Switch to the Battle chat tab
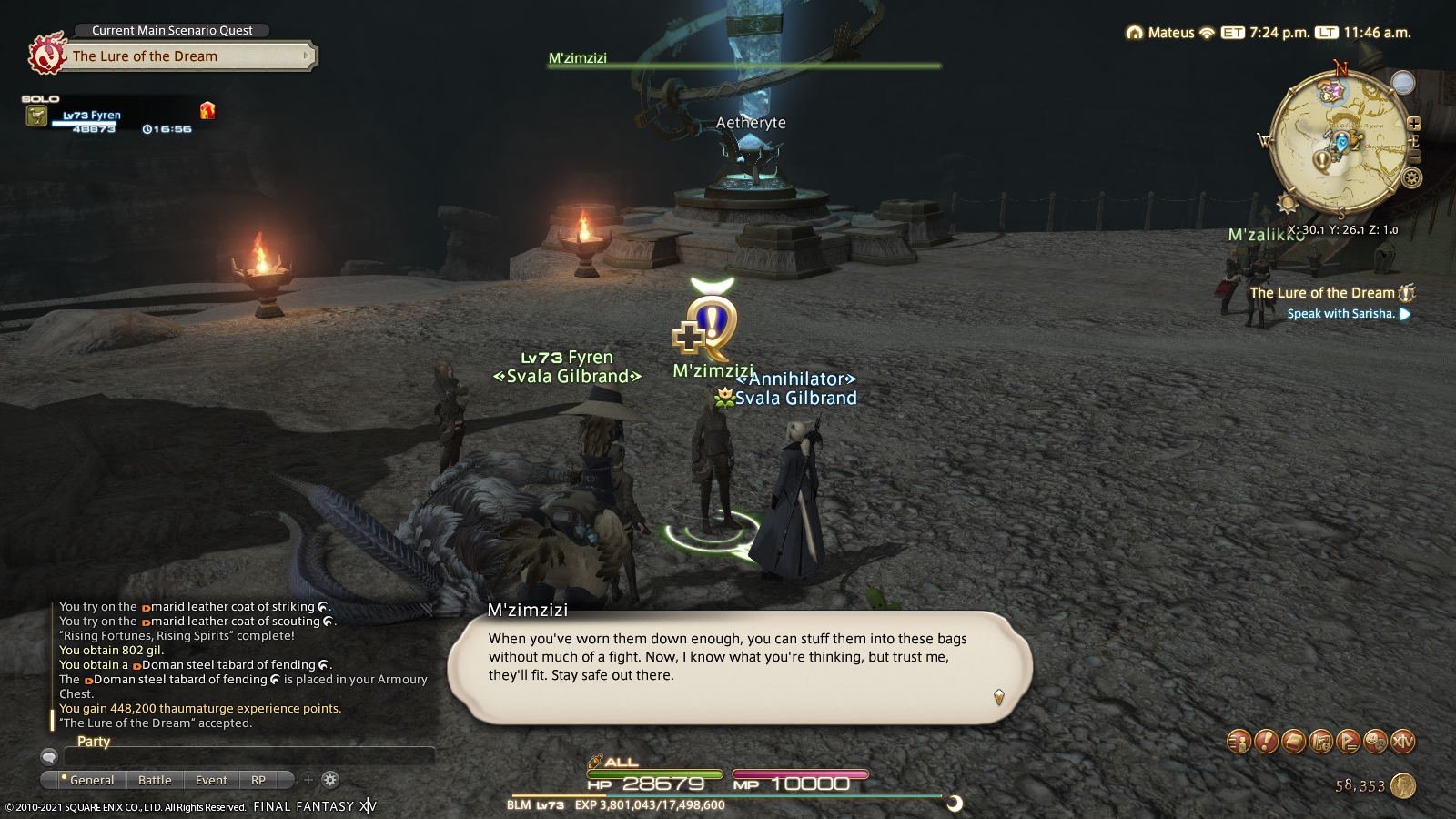This screenshot has height=819, width=1456. tap(155, 780)
